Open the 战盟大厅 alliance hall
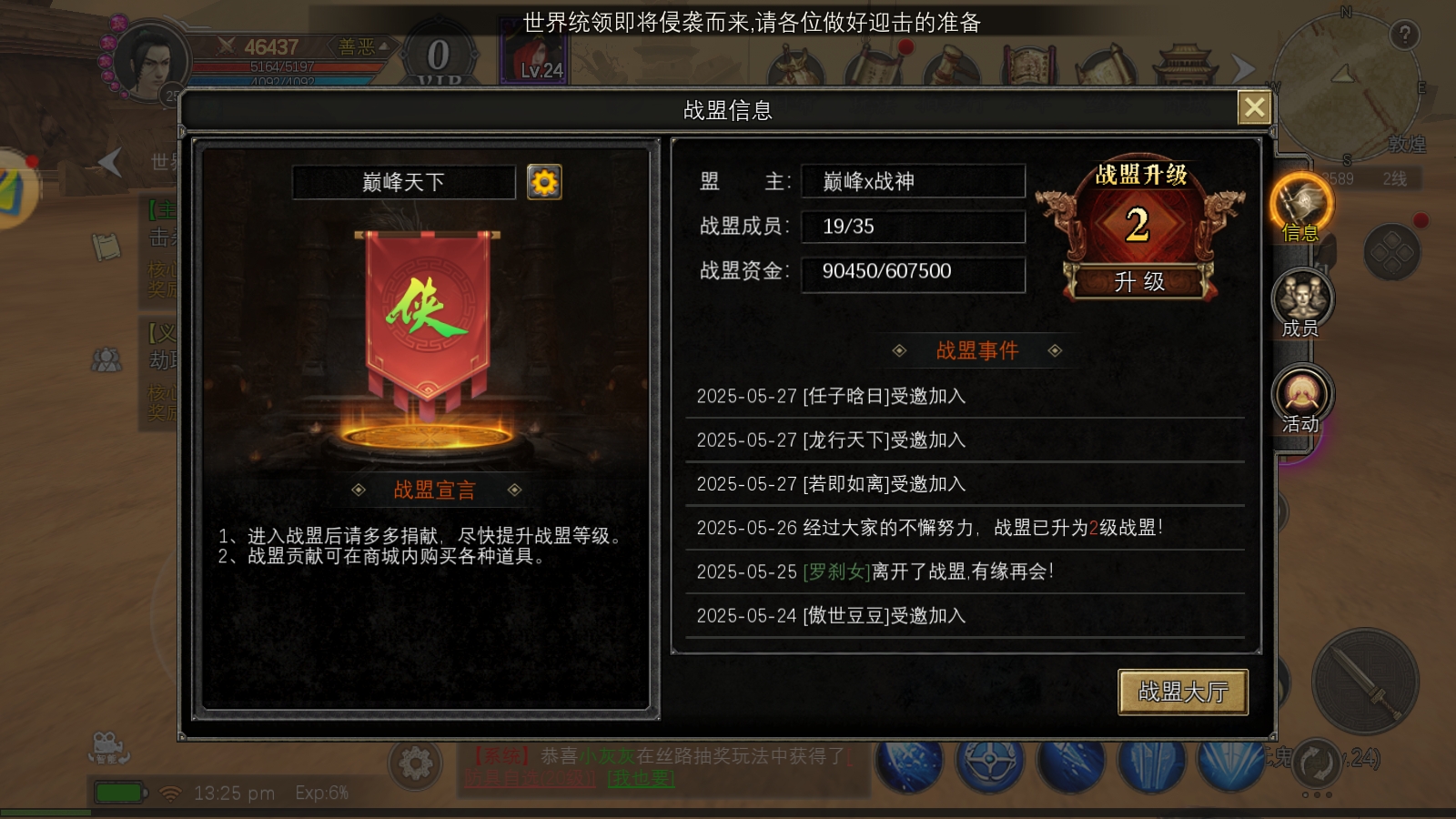Viewport: 1456px width, 819px height. pyautogui.click(x=1182, y=692)
